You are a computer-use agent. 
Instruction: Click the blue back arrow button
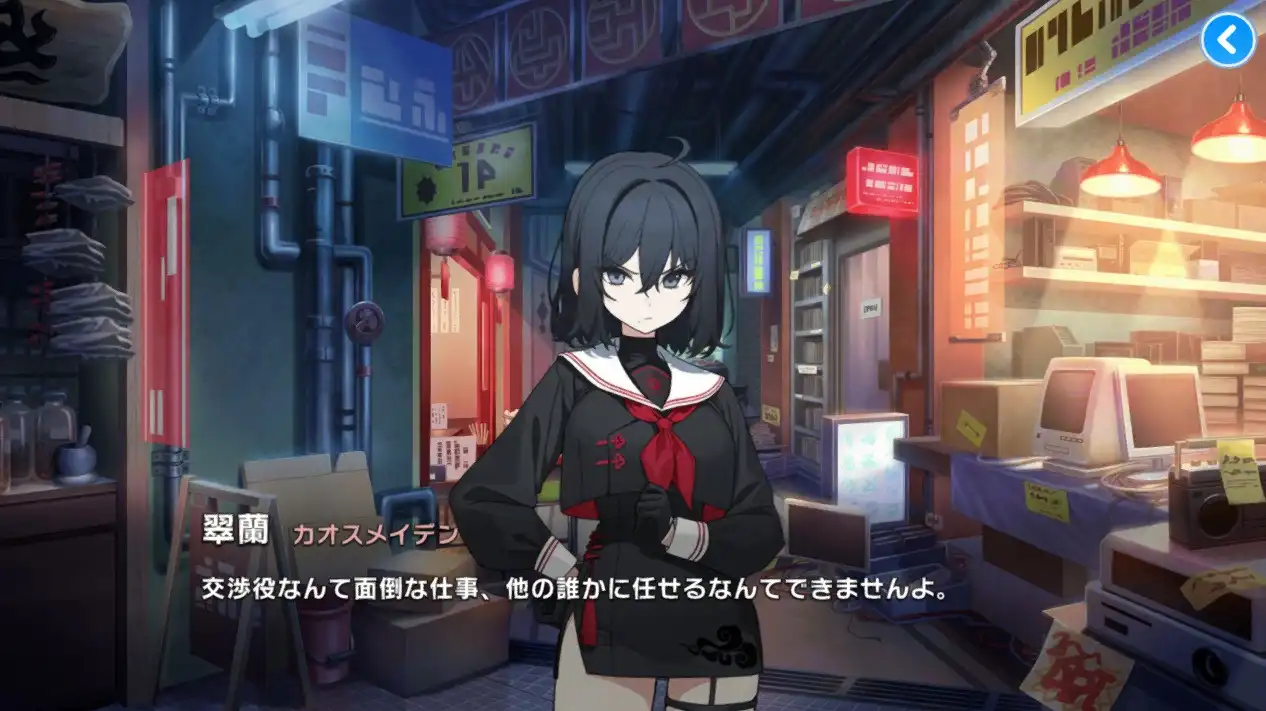pos(1227,41)
